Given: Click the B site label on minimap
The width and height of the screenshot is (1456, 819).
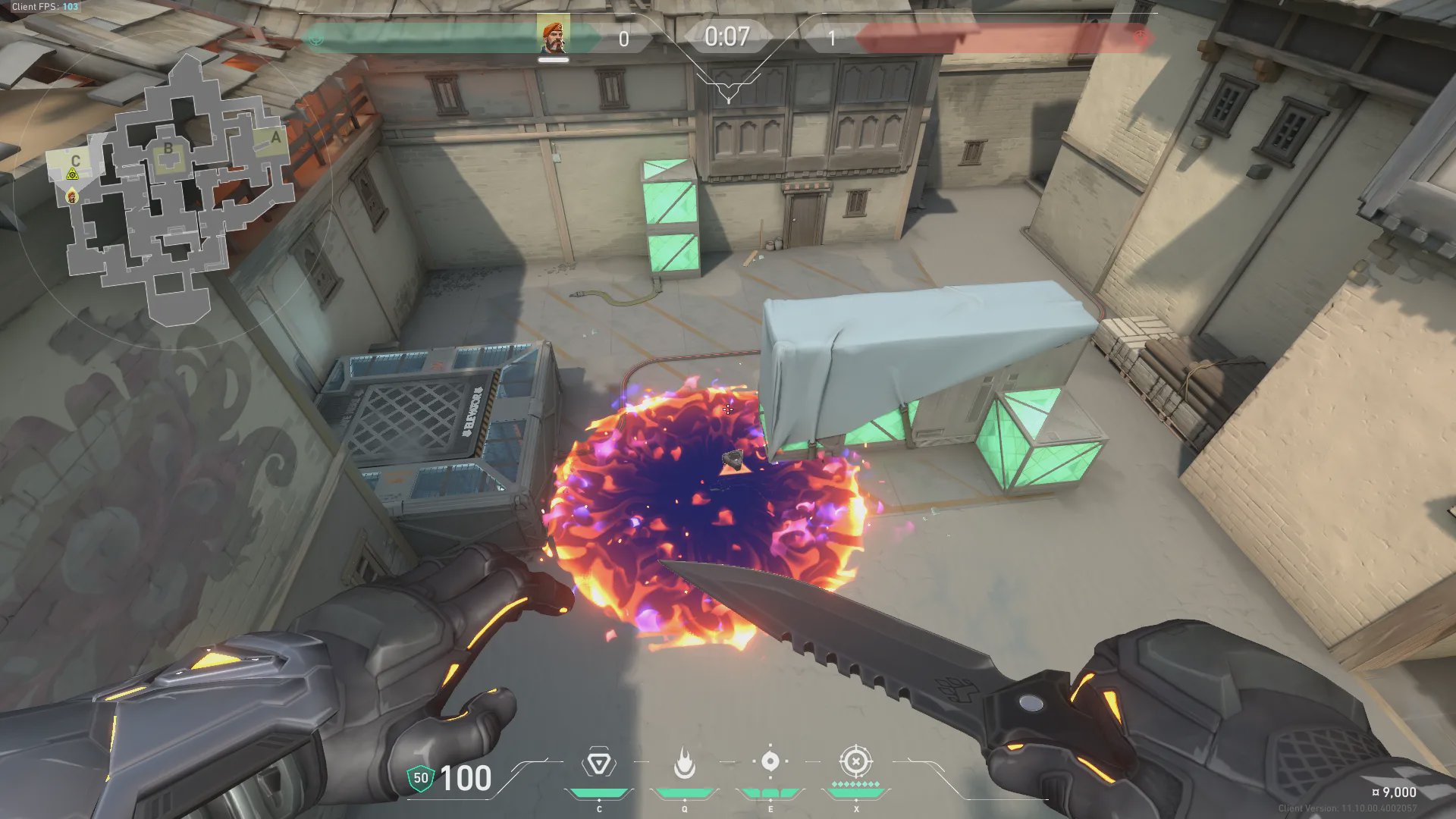Looking at the screenshot, I should [x=168, y=149].
